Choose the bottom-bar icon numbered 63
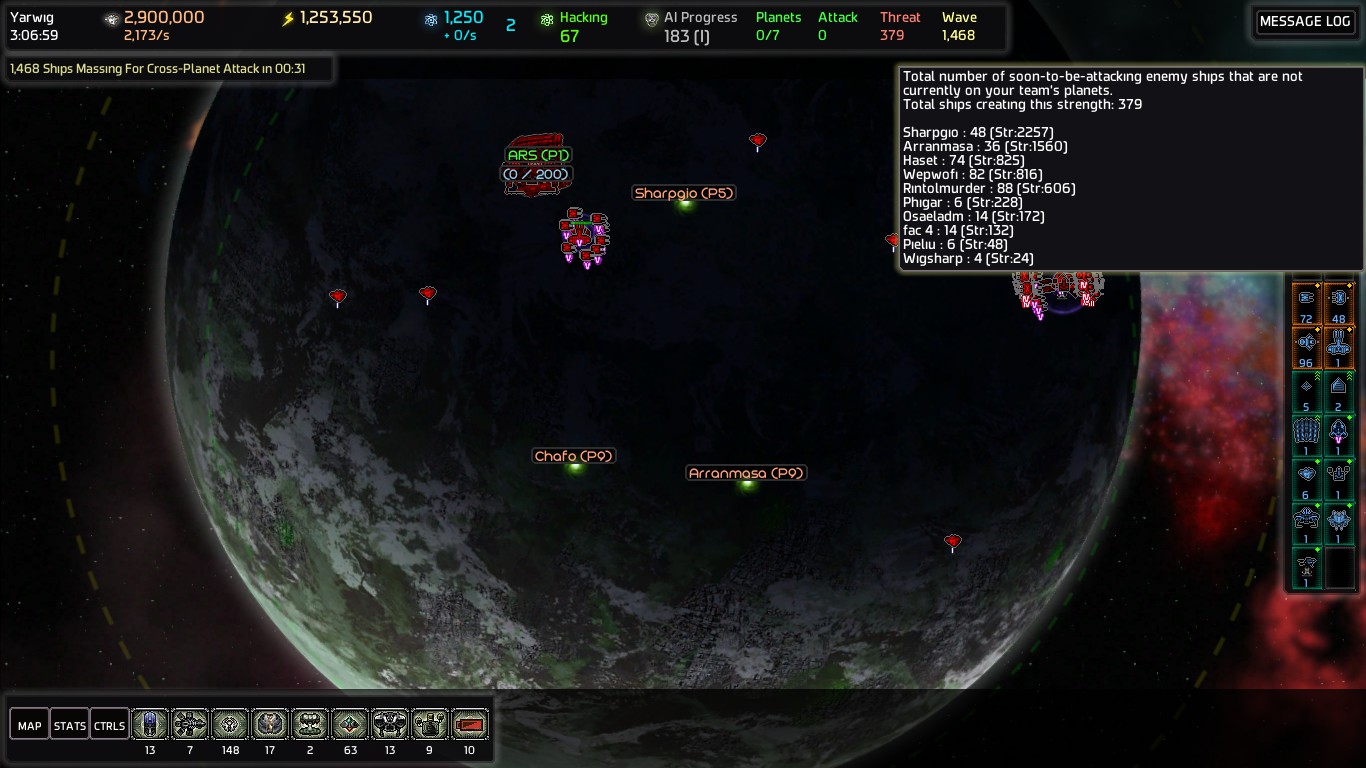 [350, 724]
